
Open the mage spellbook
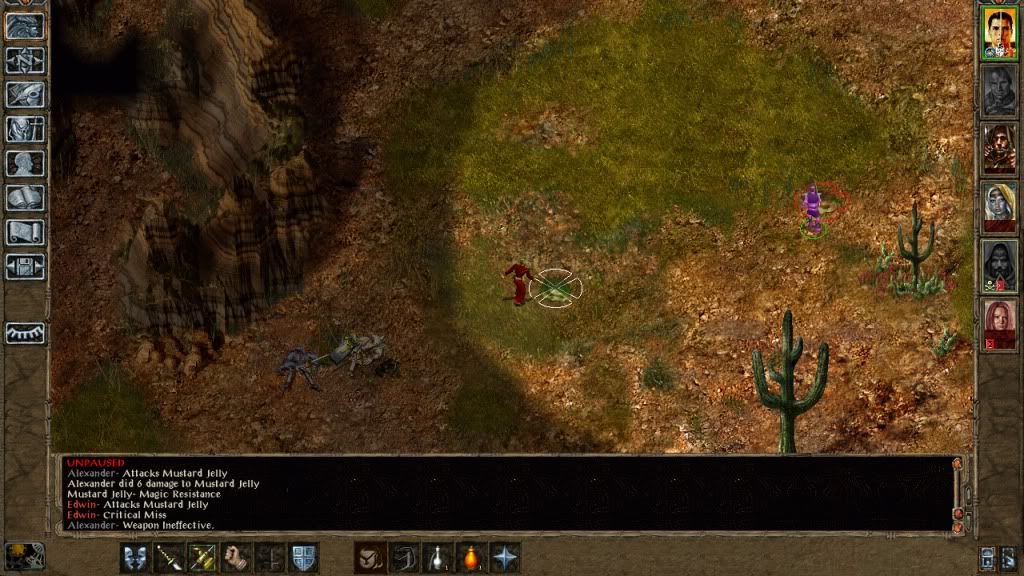pos(25,198)
